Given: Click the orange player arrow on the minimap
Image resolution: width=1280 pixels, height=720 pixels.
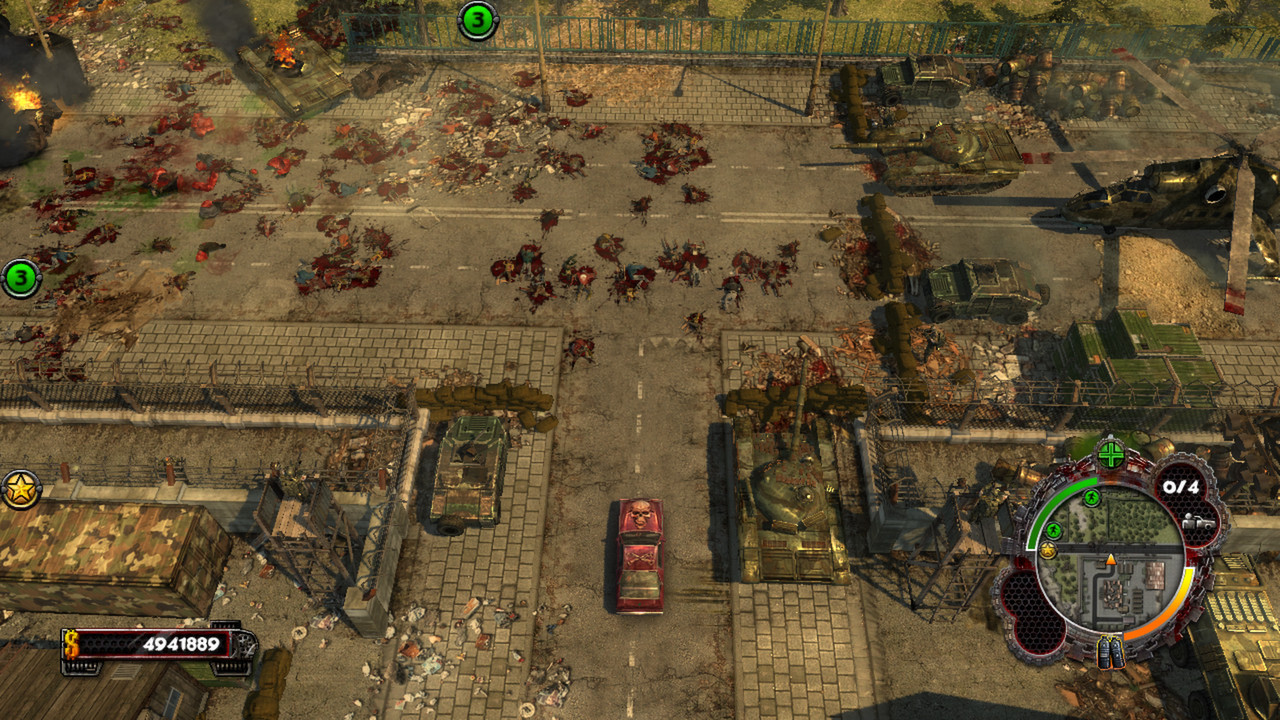Looking at the screenshot, I should point(1111,560).
